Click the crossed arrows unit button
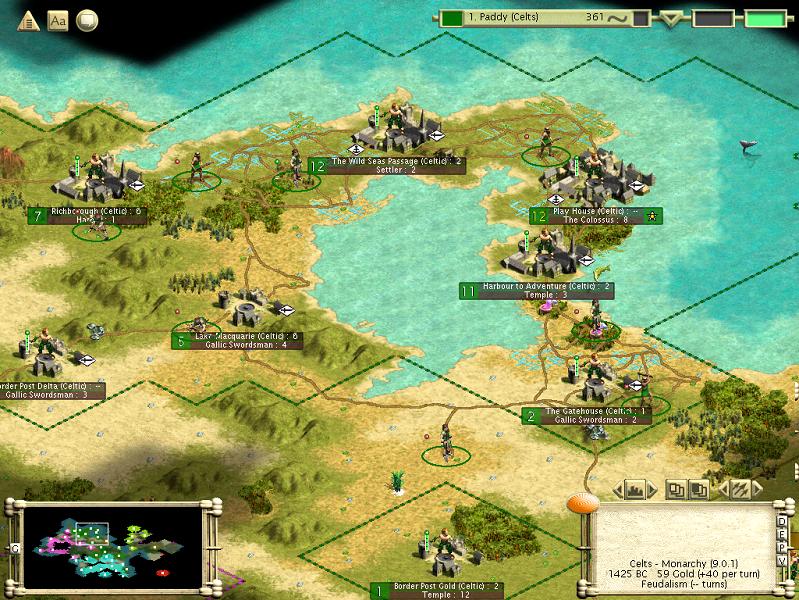Image resolution: width=799 pixels, height=600 pixels. [741, 489]
